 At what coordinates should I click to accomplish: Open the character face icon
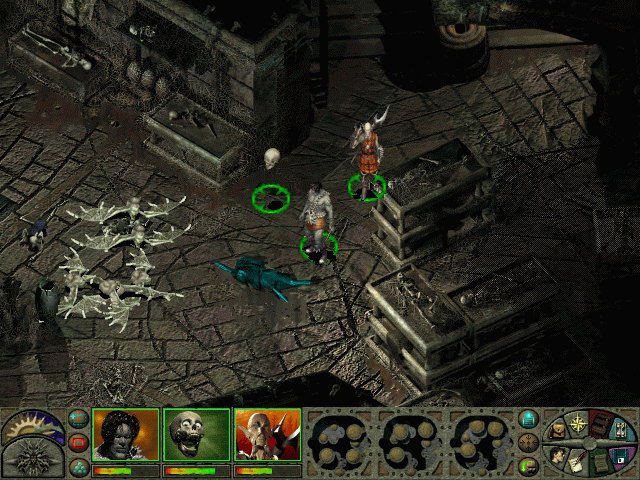558,456
